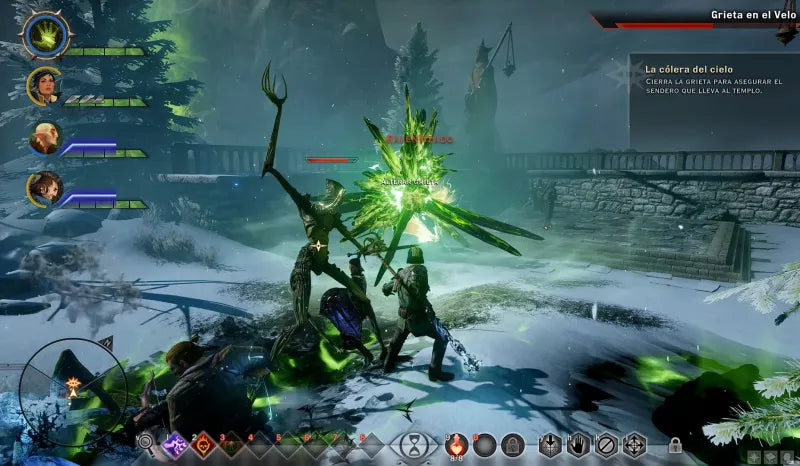
Task: Select the glowing green hand player portrait
Action: [x=43, y=35]
